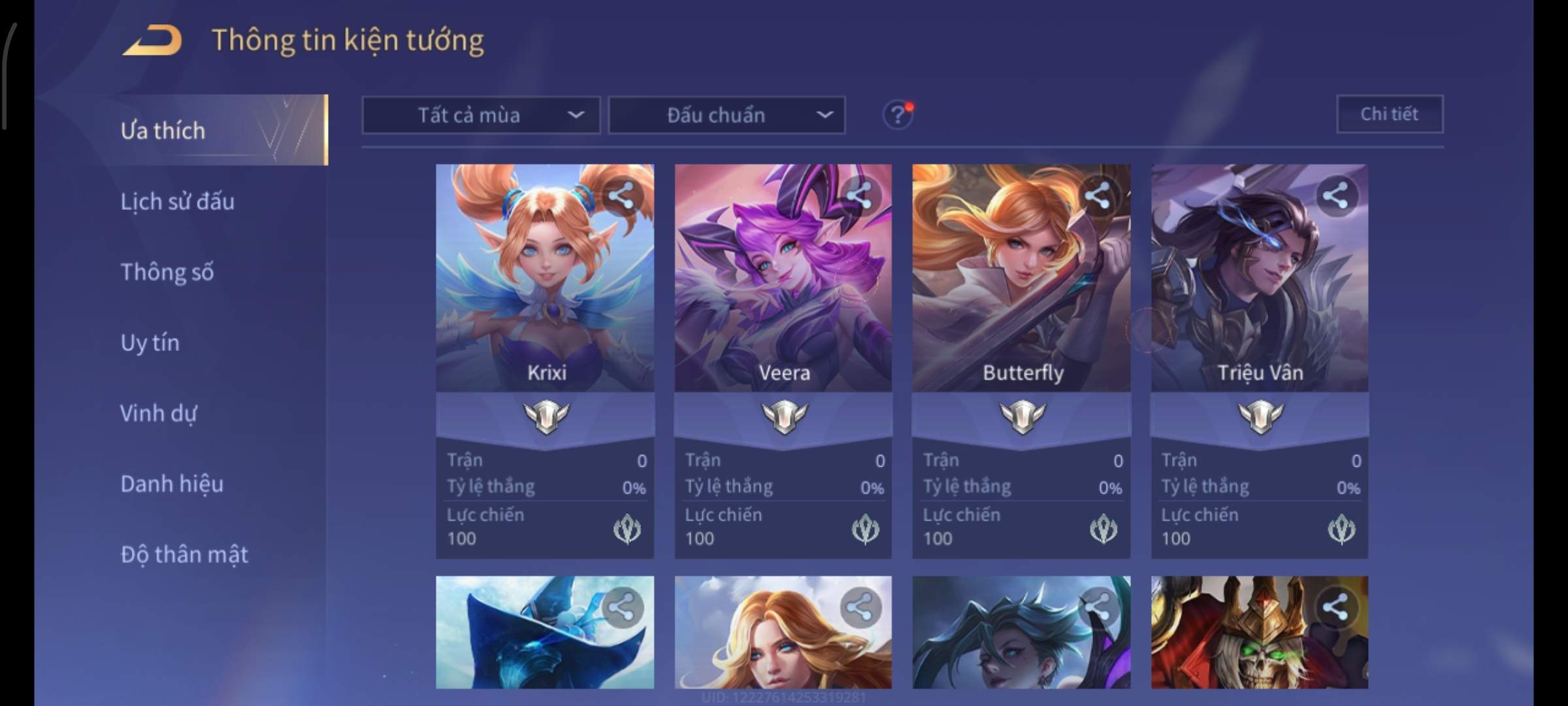
Task: Click the share icon on Veera
Action: 859,195
